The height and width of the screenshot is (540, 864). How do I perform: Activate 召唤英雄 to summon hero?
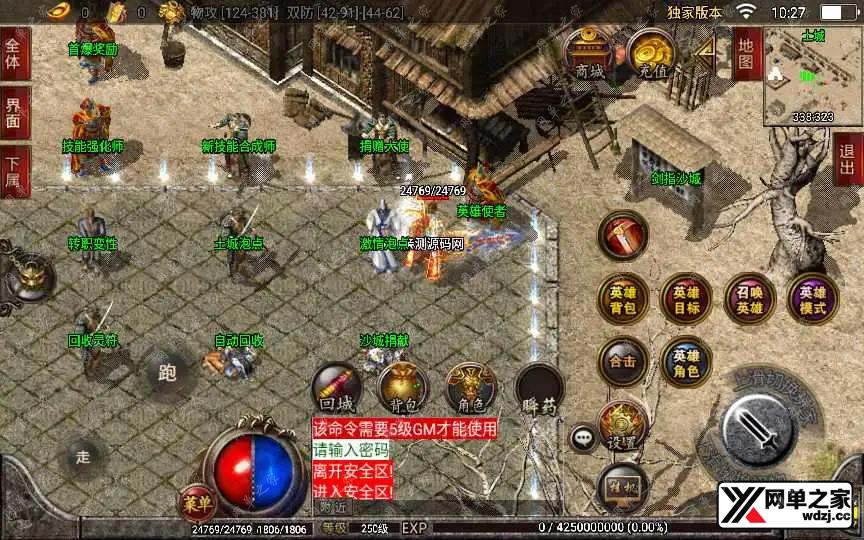coord(749,299)
